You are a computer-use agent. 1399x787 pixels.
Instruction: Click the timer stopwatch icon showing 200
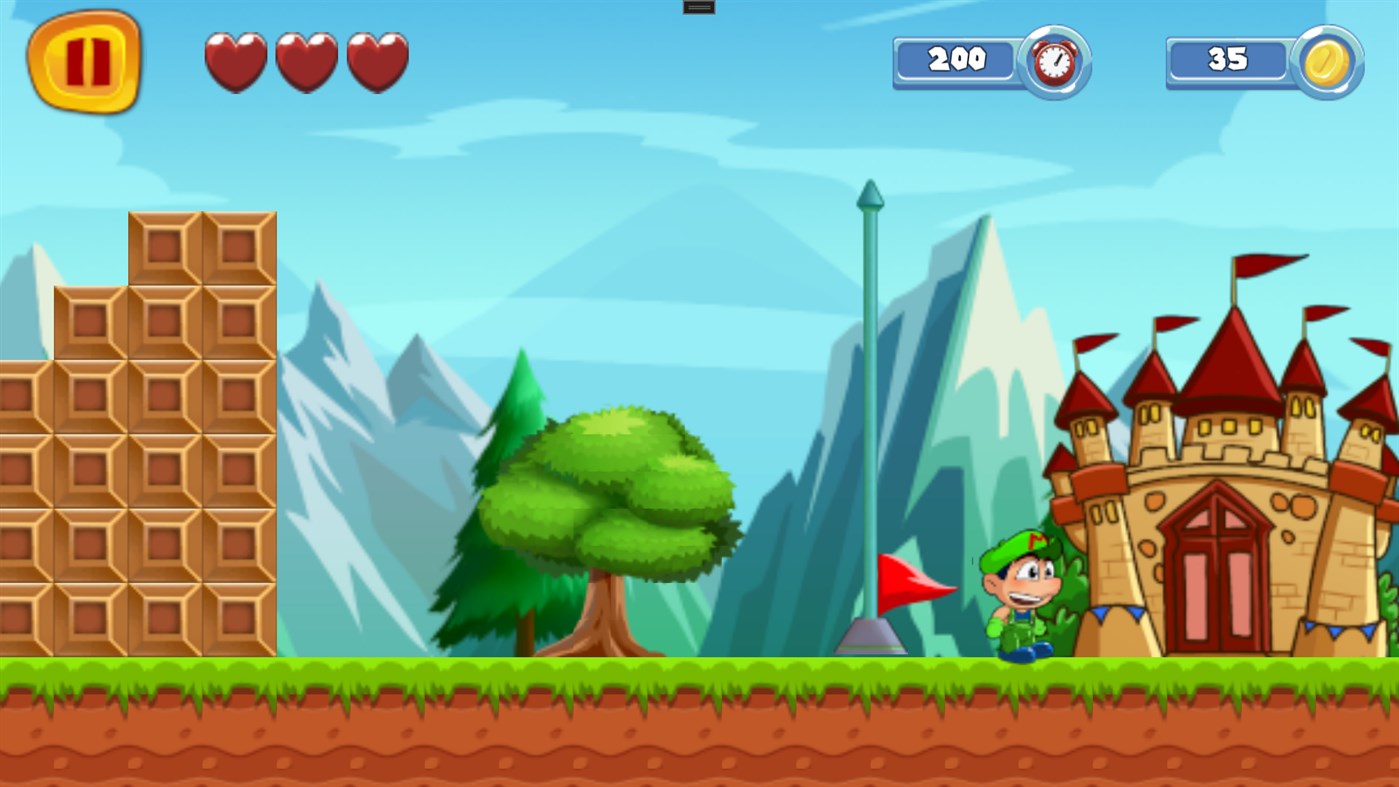pos(1052,61)
